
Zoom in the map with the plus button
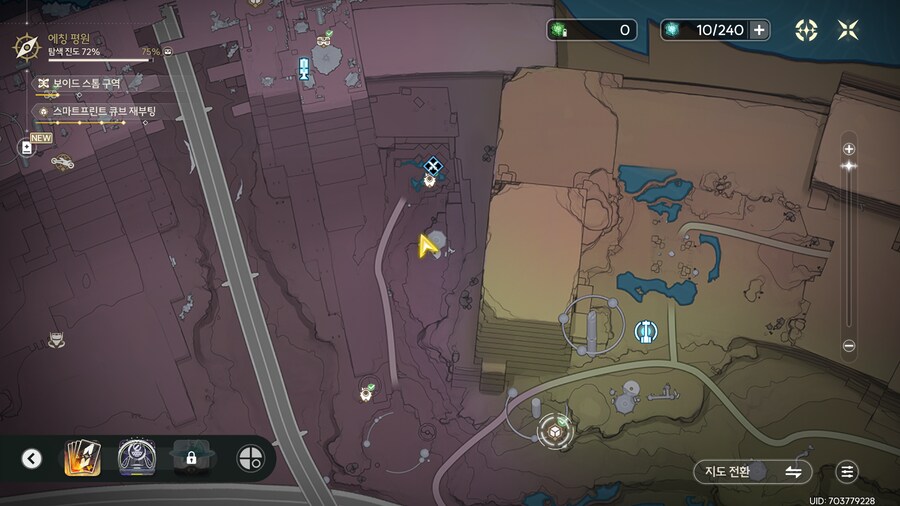pos(849,149)
